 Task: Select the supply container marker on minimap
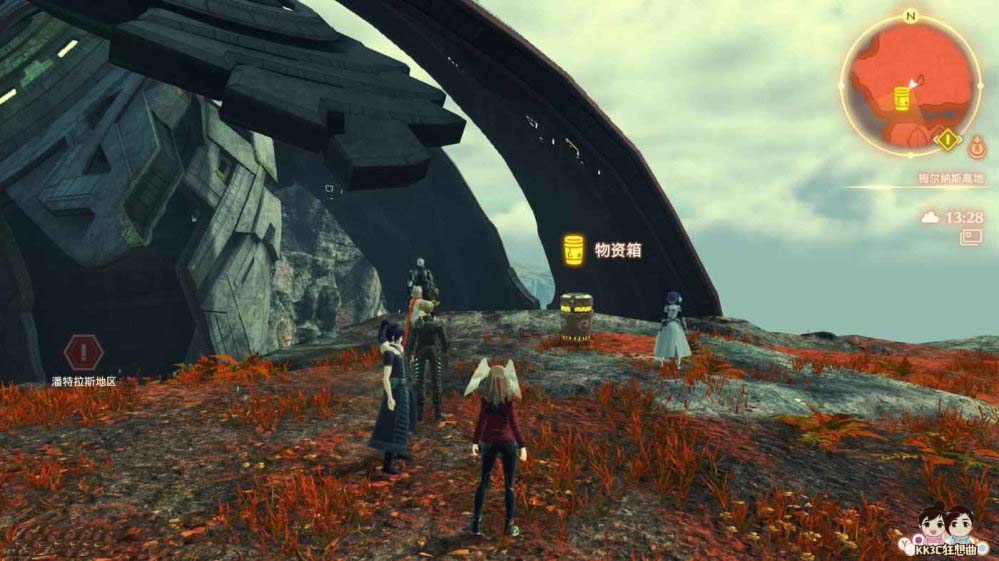pos(901,99)
